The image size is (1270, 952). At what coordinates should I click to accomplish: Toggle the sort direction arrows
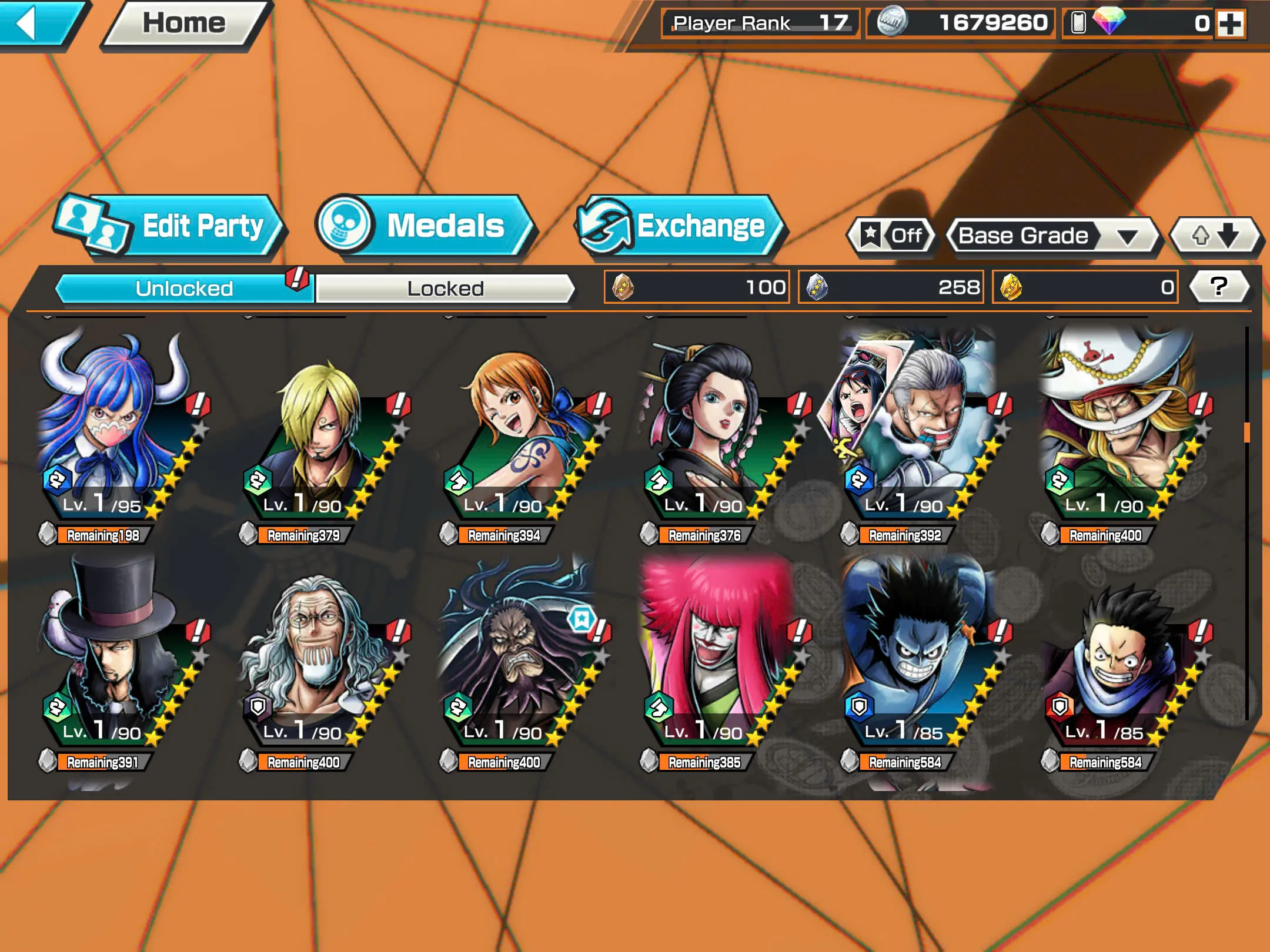(1217, 235)
